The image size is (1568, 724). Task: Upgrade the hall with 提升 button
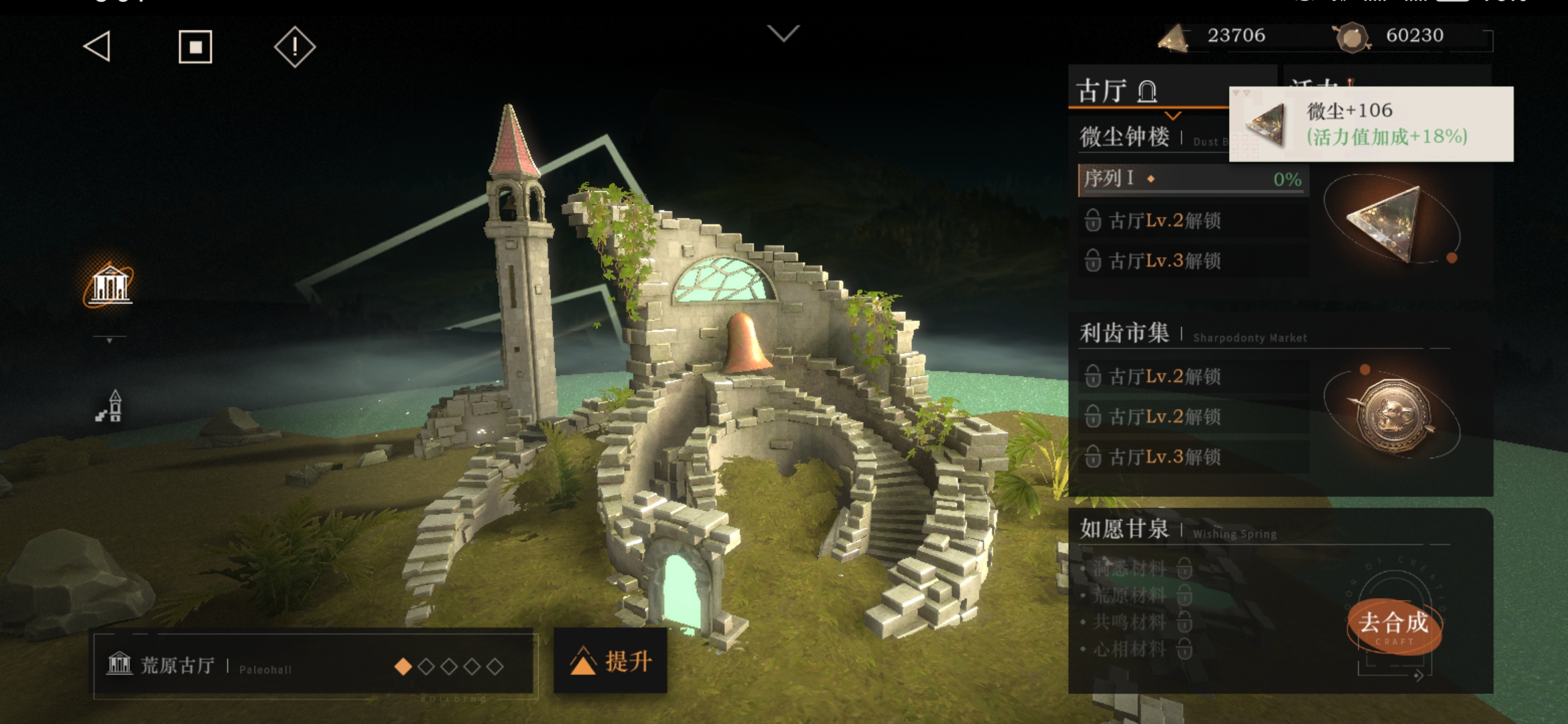point(610,661)
